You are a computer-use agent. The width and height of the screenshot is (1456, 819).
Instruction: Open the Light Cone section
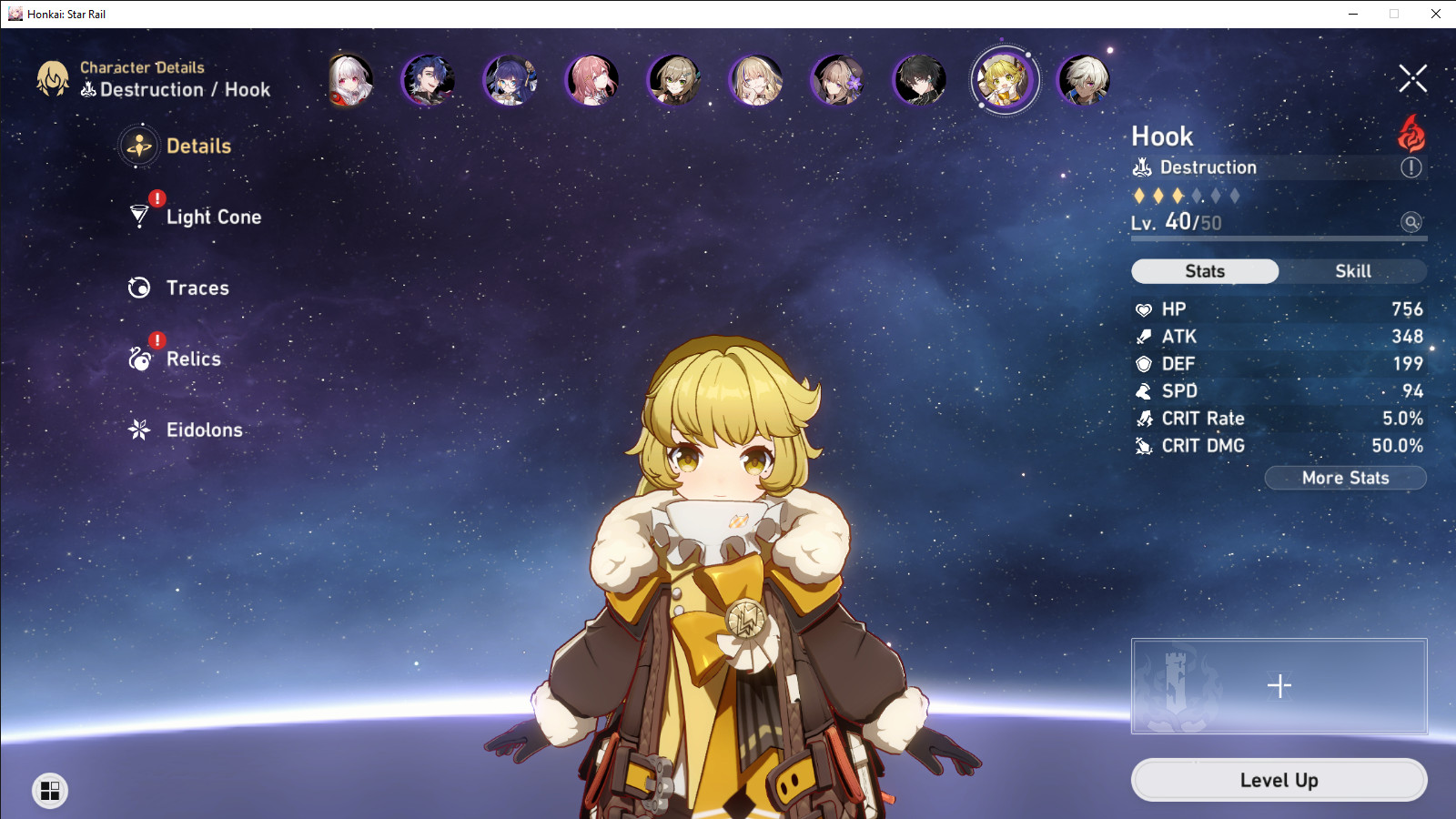pyautogui.click(x=212, y=217)
